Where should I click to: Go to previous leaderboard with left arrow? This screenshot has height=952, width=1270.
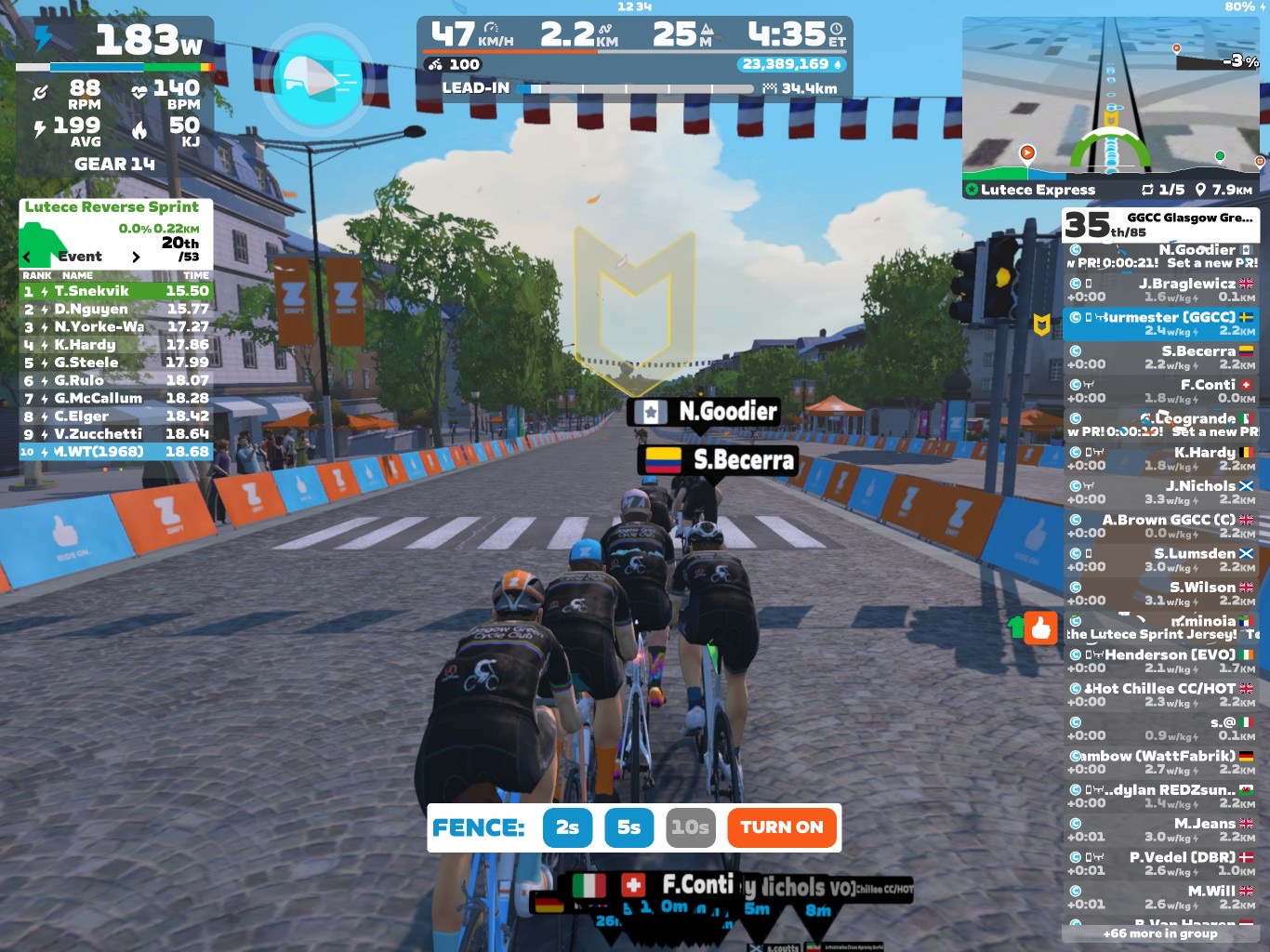point(27,257)
